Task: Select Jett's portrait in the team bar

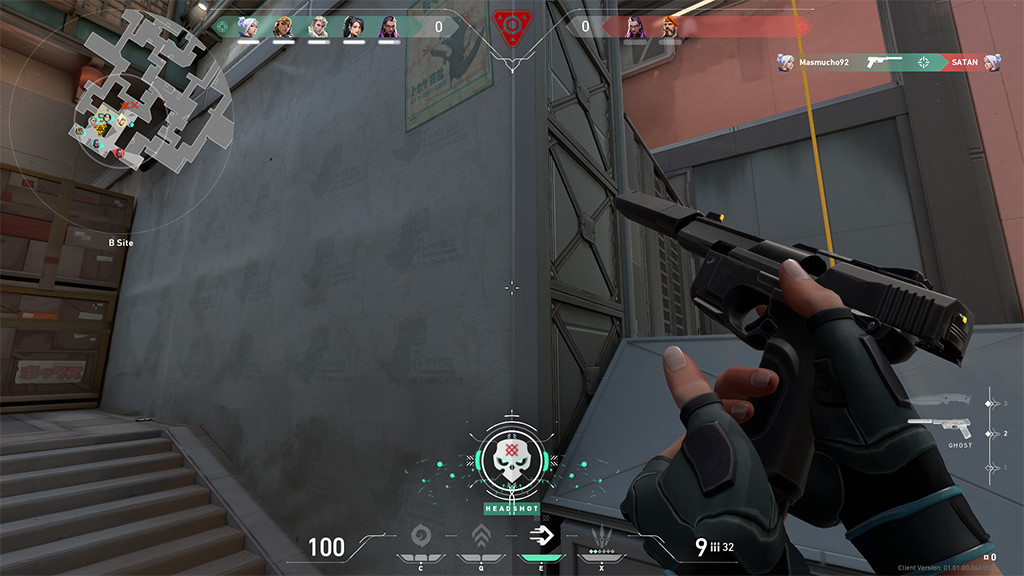Action: pyautogui.click(x=248, y=27)
